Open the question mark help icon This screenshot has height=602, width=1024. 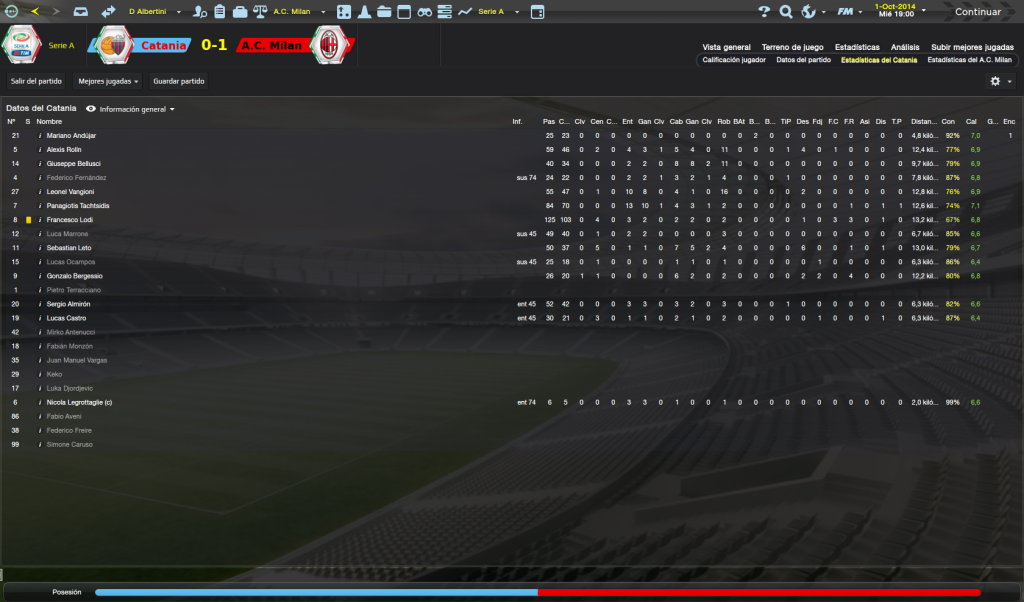tap(764, 12)
